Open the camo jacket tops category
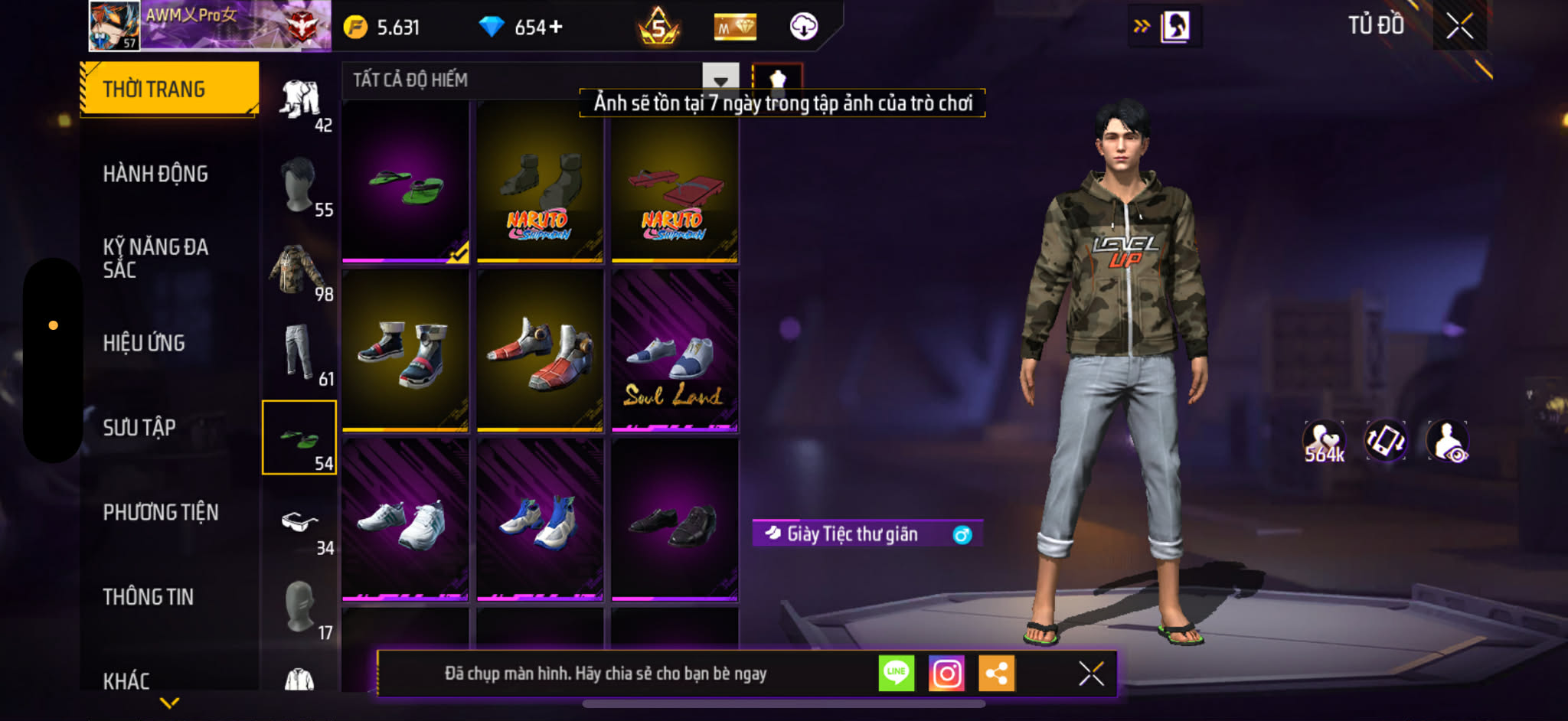Viewport: 1568px width, 721px height. [299, 269]
